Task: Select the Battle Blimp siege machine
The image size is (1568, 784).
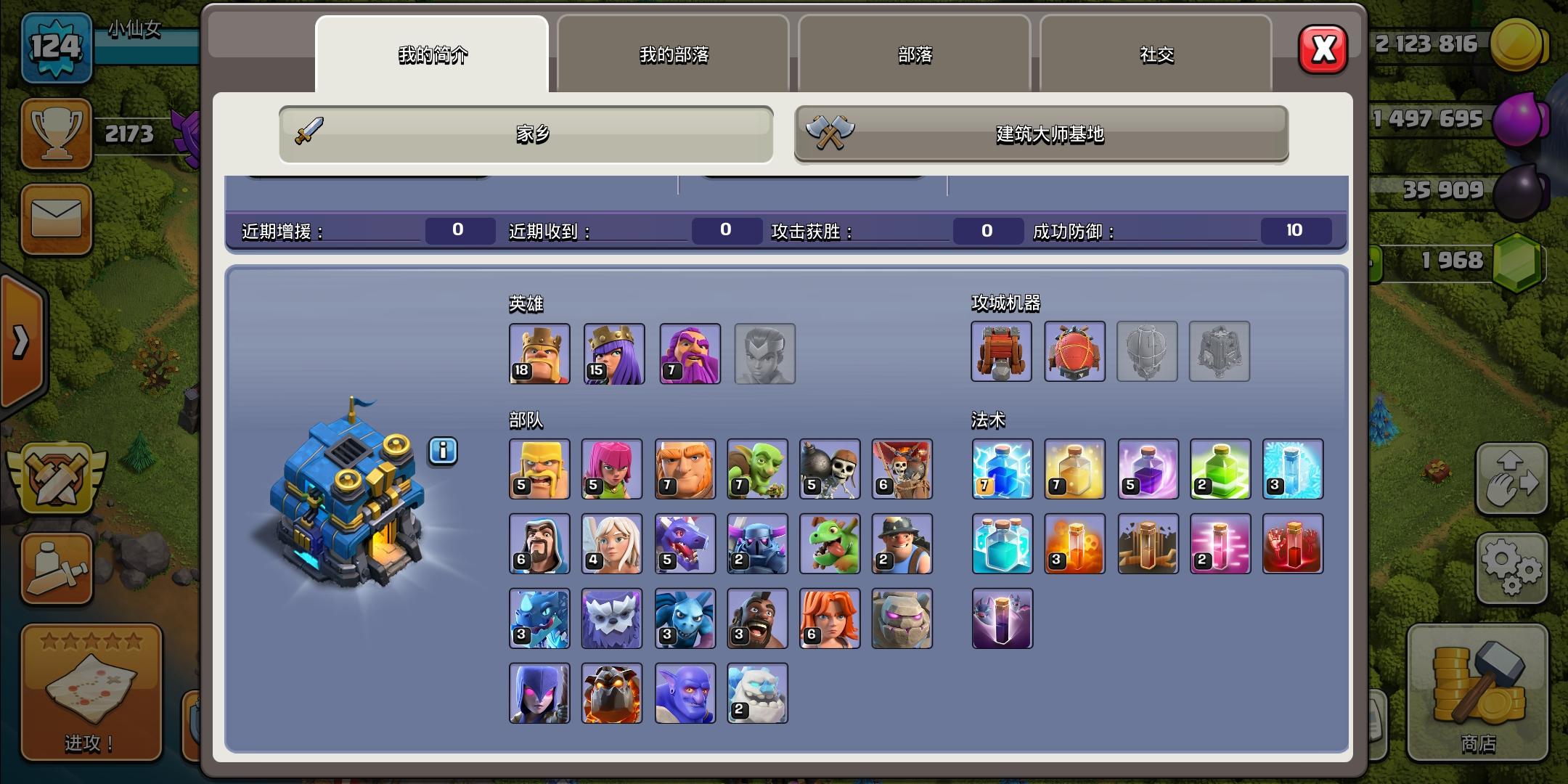Action: [1074, 353]
